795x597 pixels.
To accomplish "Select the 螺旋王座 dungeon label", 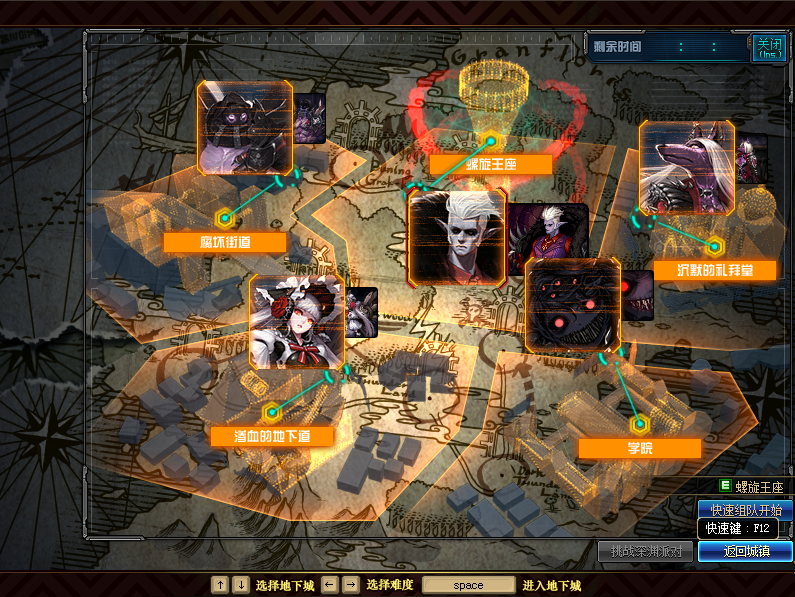I will 490,165.
